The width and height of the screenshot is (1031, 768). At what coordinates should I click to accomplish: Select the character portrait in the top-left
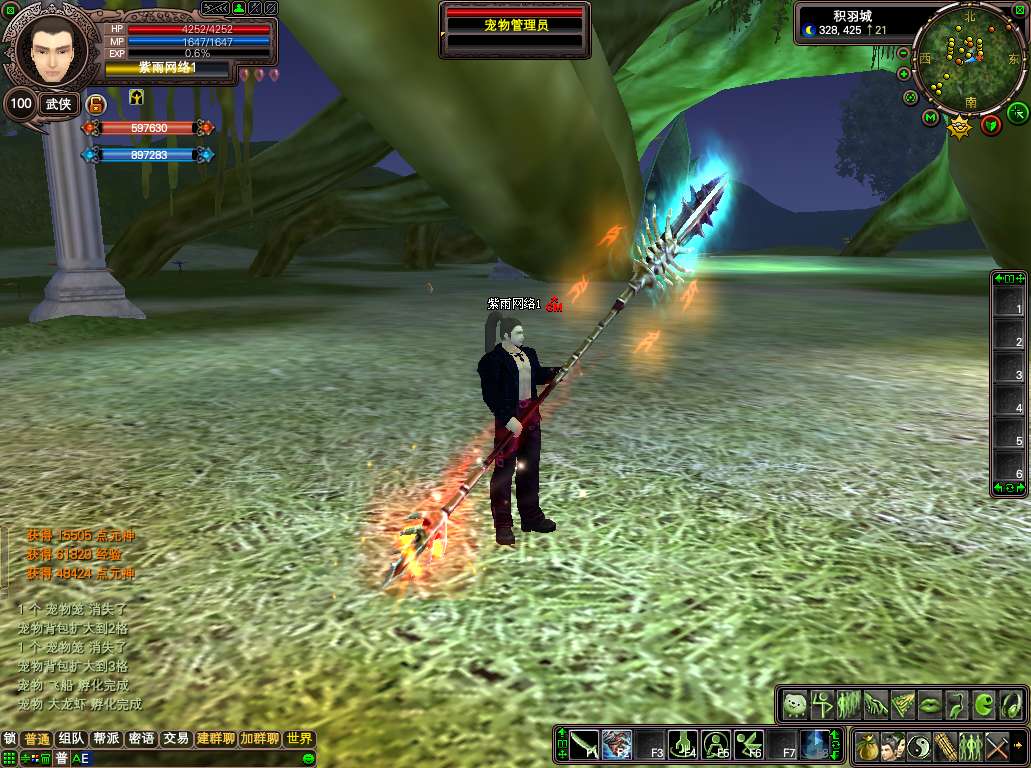point(48,50)
